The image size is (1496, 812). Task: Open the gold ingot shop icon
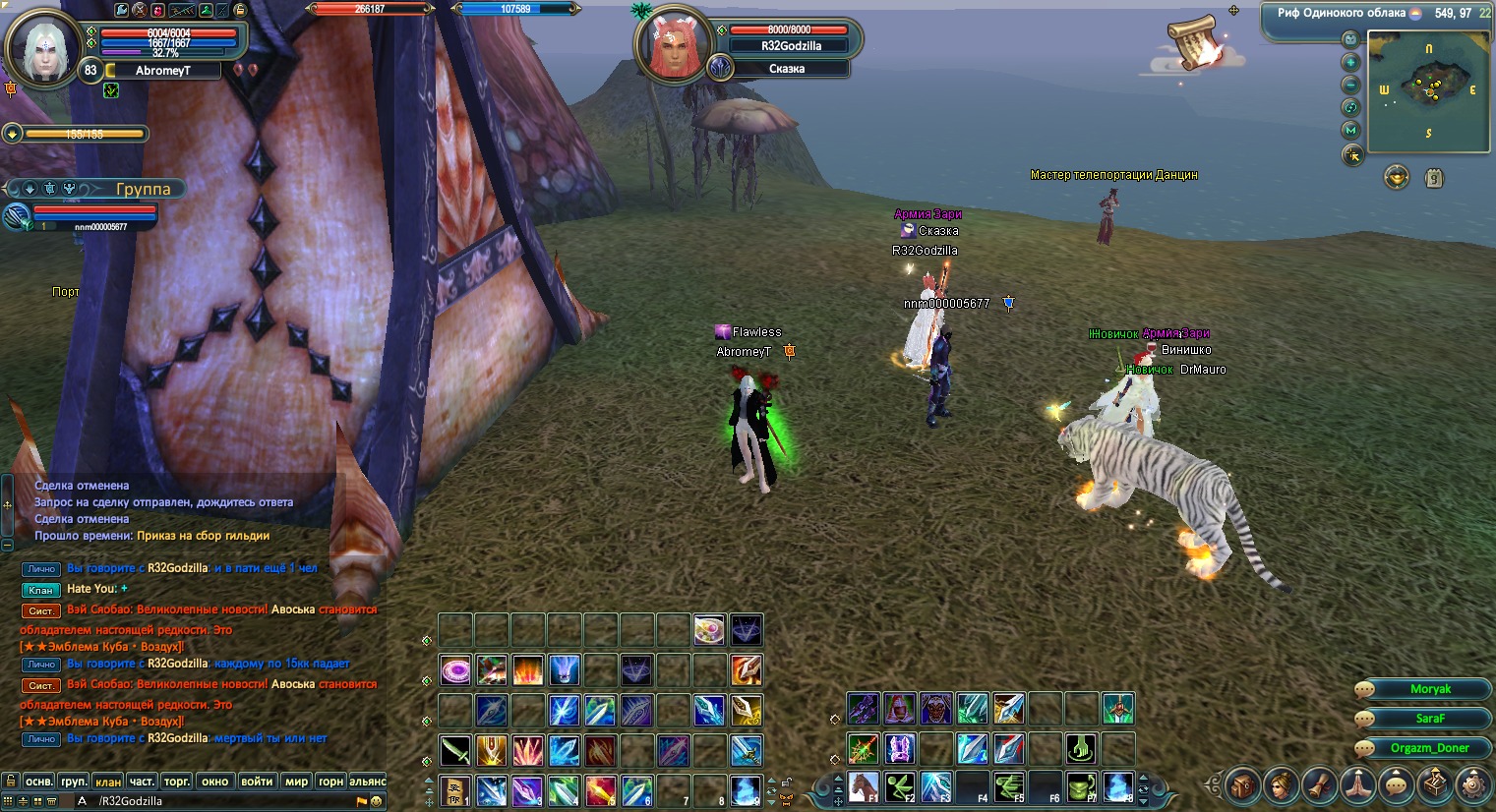pos(1397,177)
